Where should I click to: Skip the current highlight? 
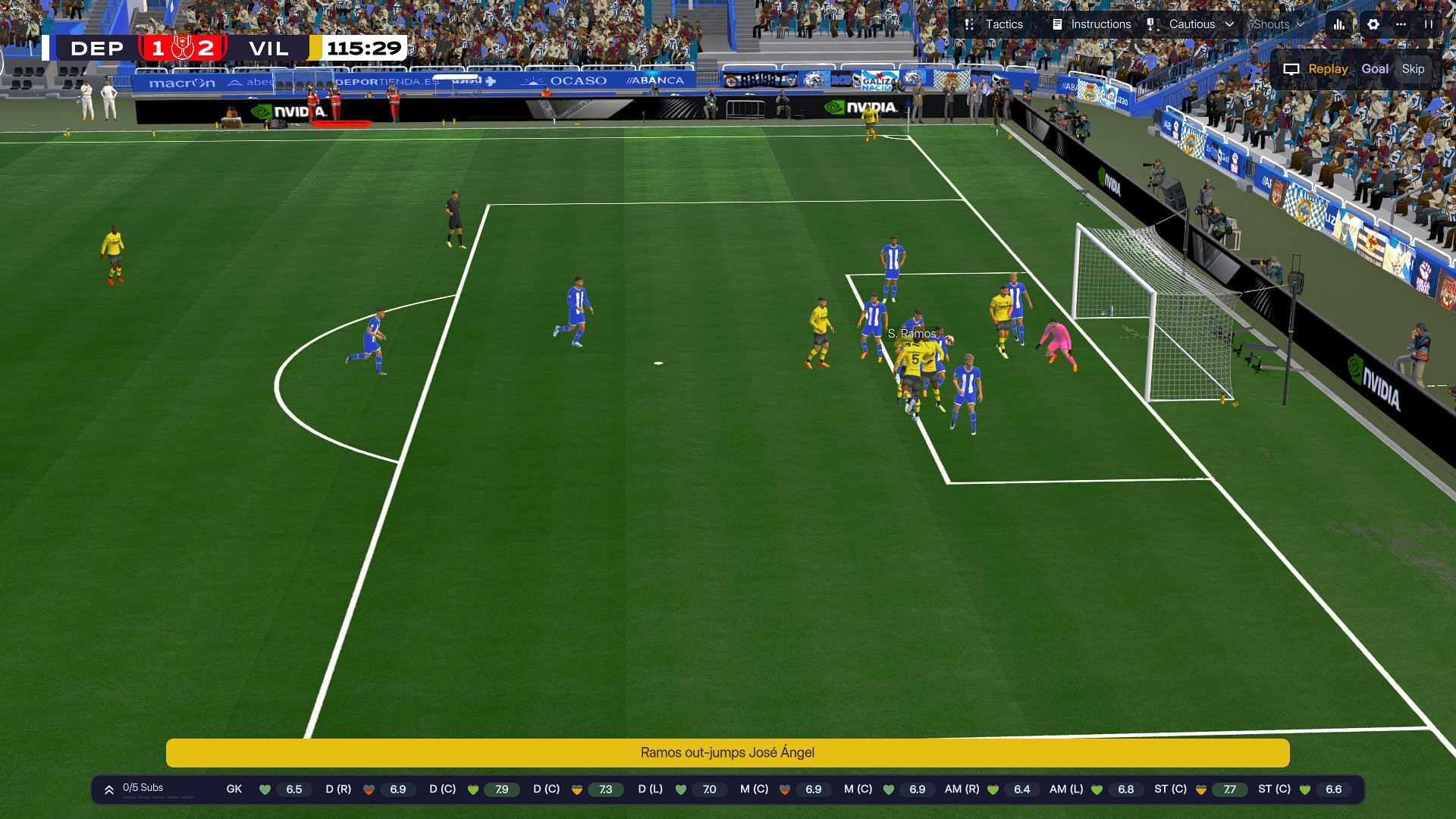click(x=1413, y=69)
